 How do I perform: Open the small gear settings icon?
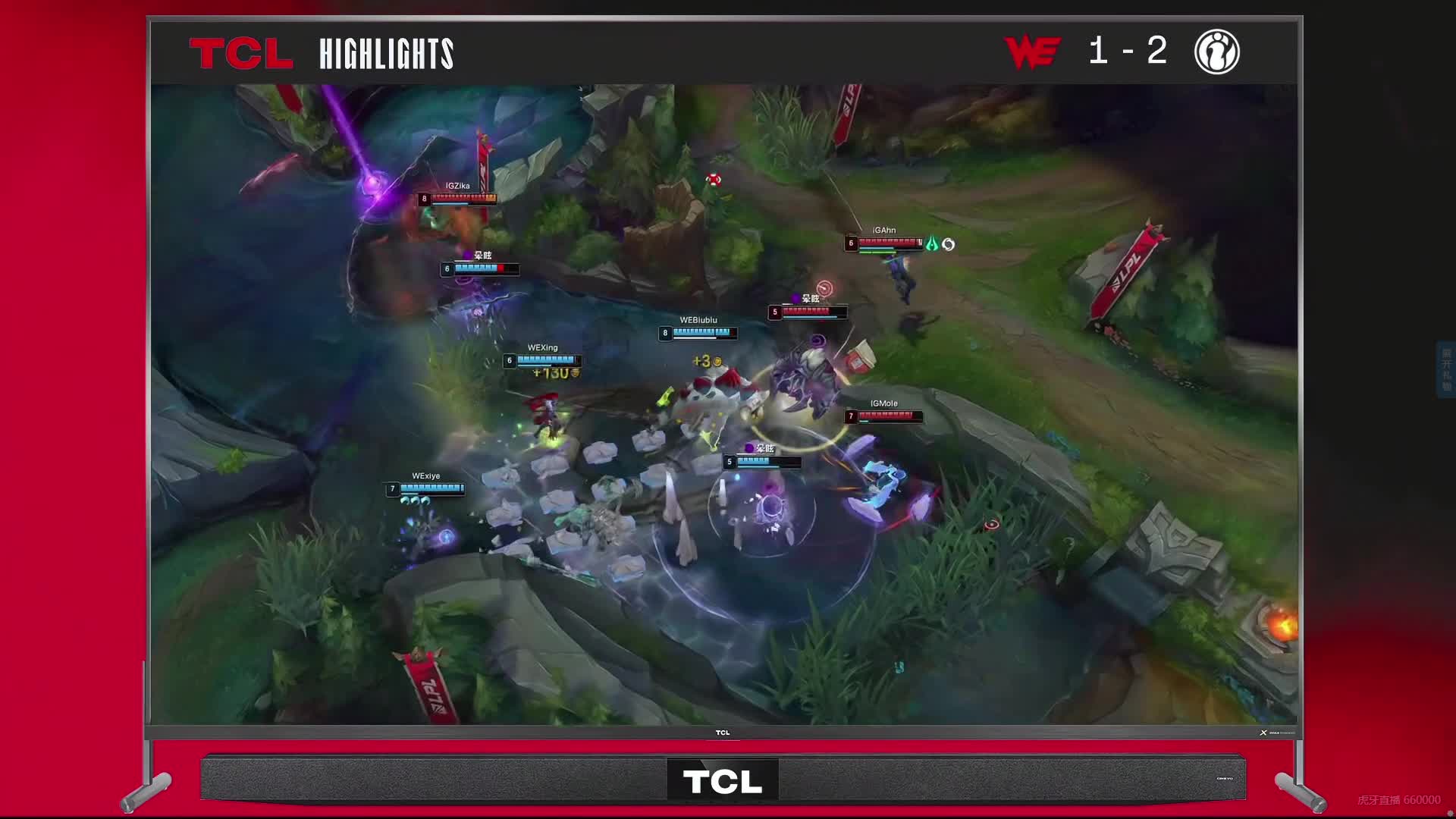pos(1450,814)
